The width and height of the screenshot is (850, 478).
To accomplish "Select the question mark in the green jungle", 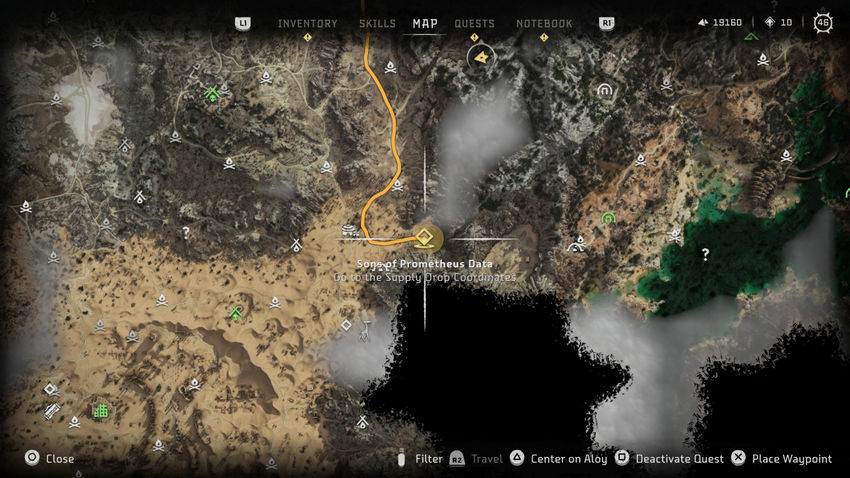I will point(705,255).
